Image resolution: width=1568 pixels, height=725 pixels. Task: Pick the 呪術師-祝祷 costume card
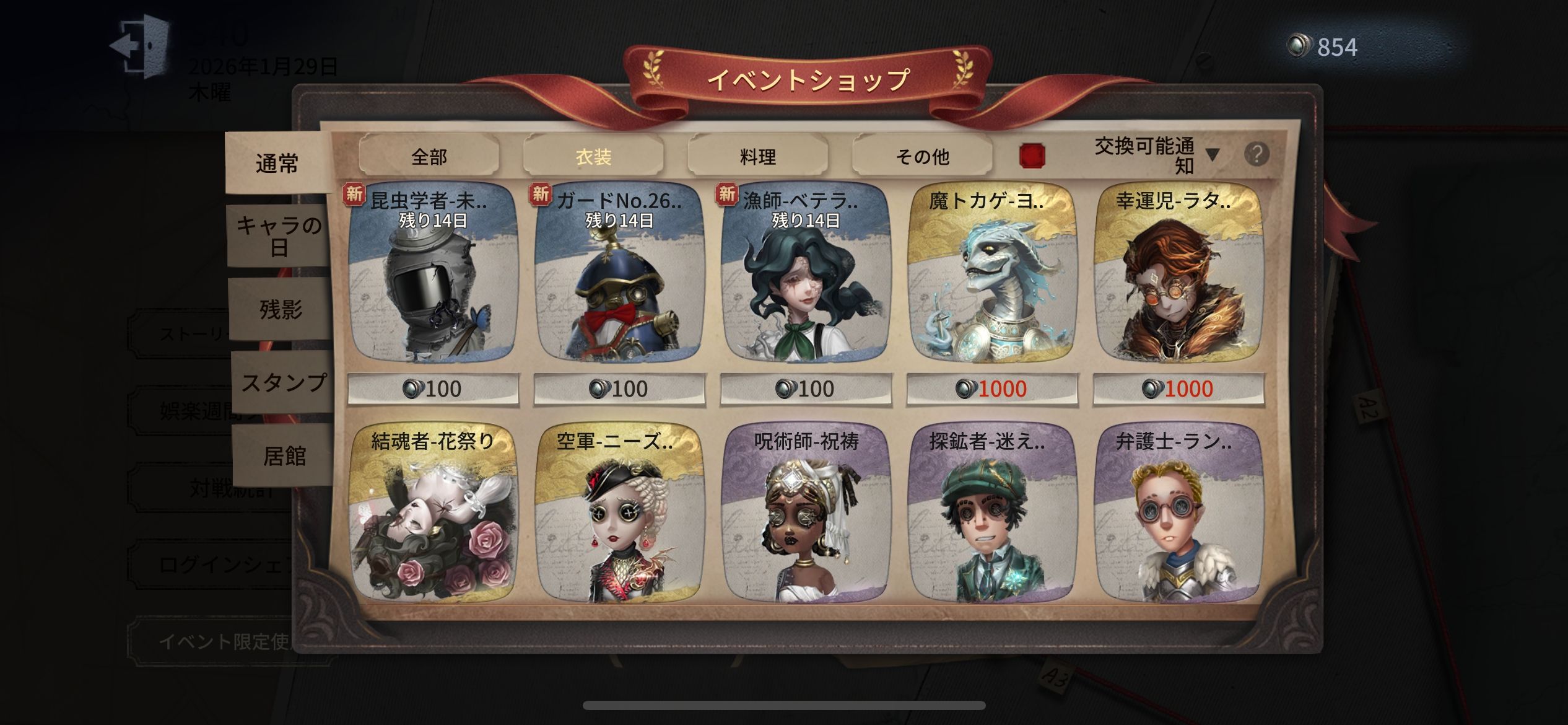(x=806, y=514)
